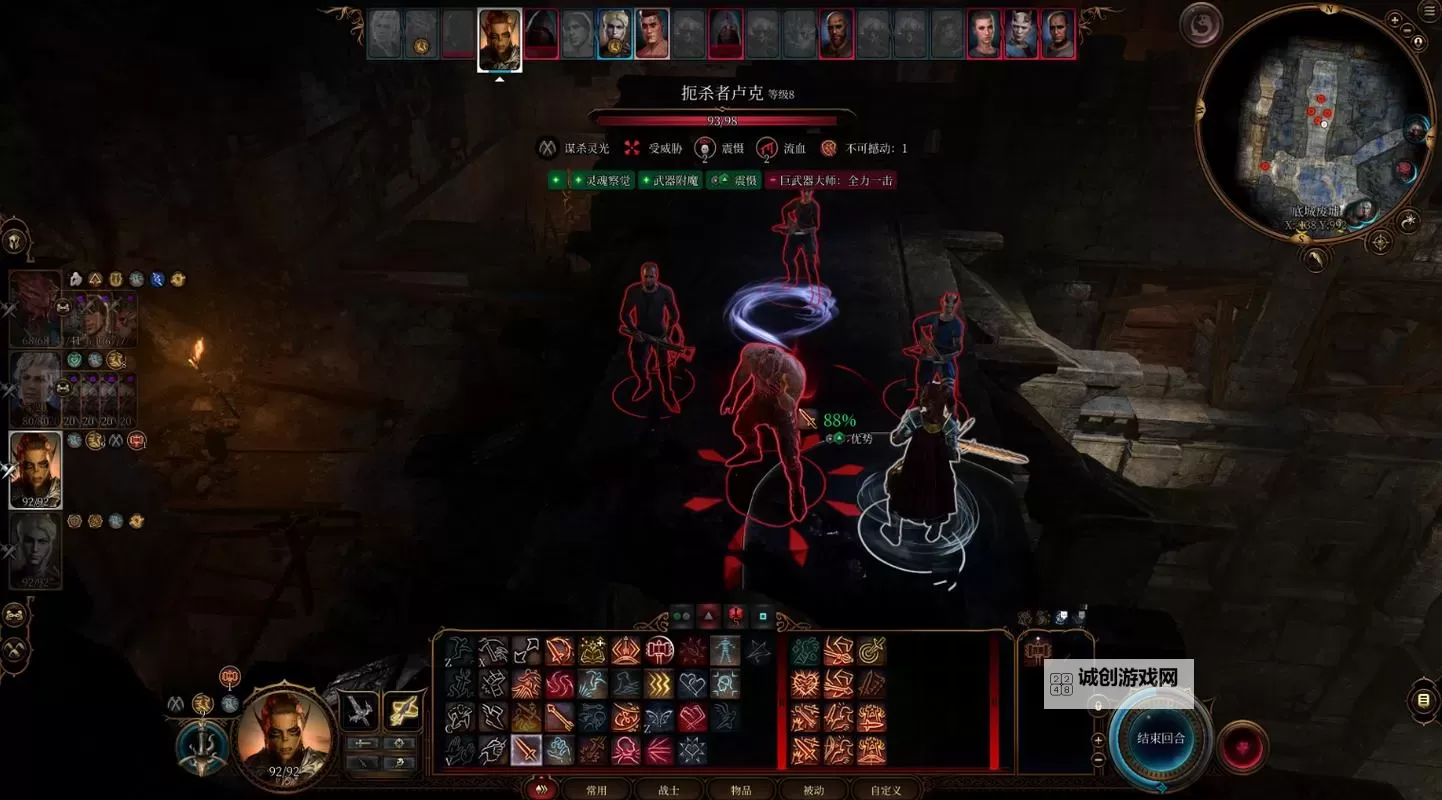Image resolution: width=1442 pixels, height=800 pixels.
Task: Use the double-hearts ability icon
Action: tap(692, 684)
